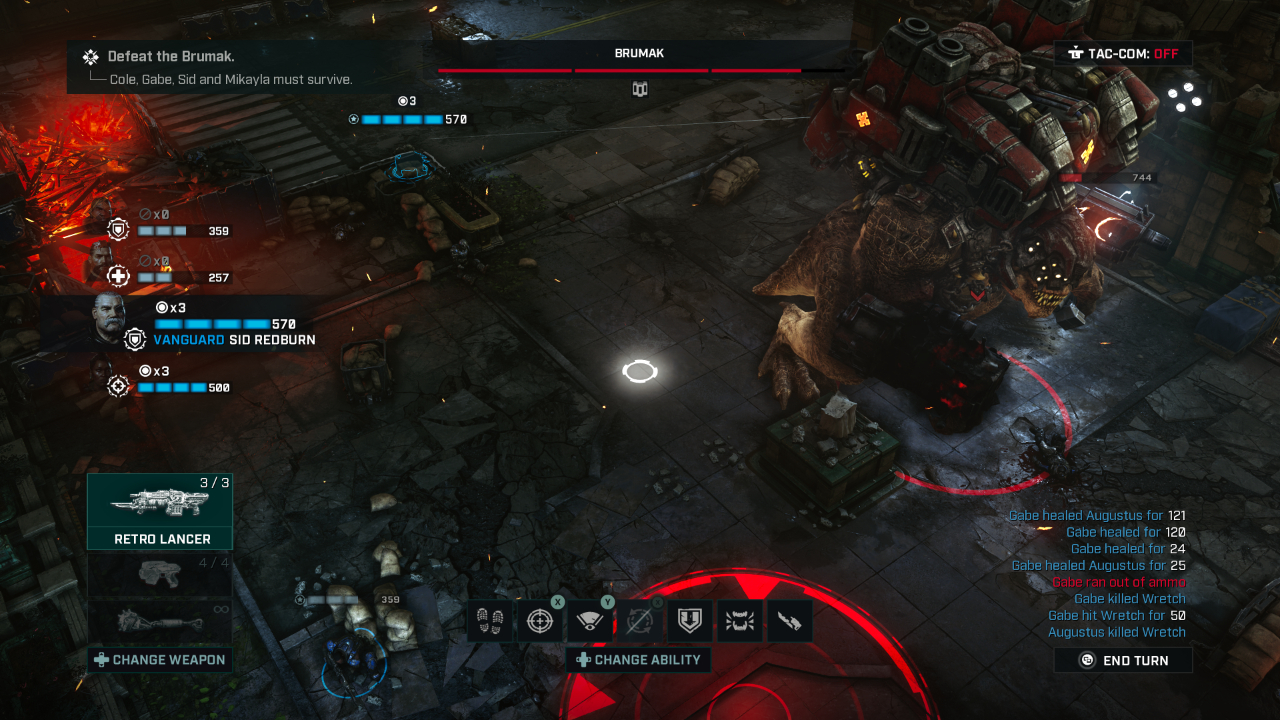
Task: Choose the footprints move ability
Action: 489,621
